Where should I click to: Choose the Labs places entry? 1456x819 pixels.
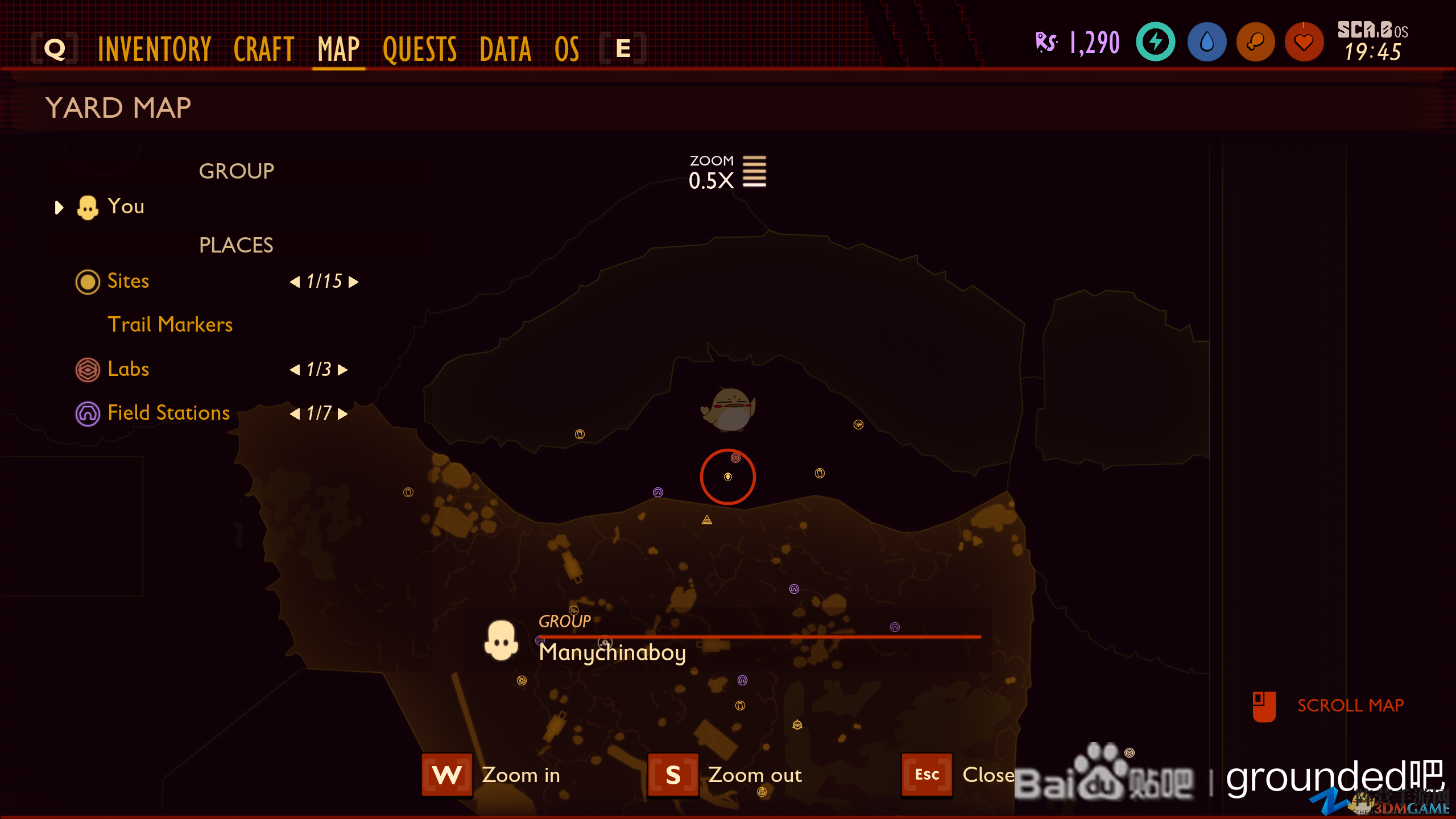coord(128,369)
